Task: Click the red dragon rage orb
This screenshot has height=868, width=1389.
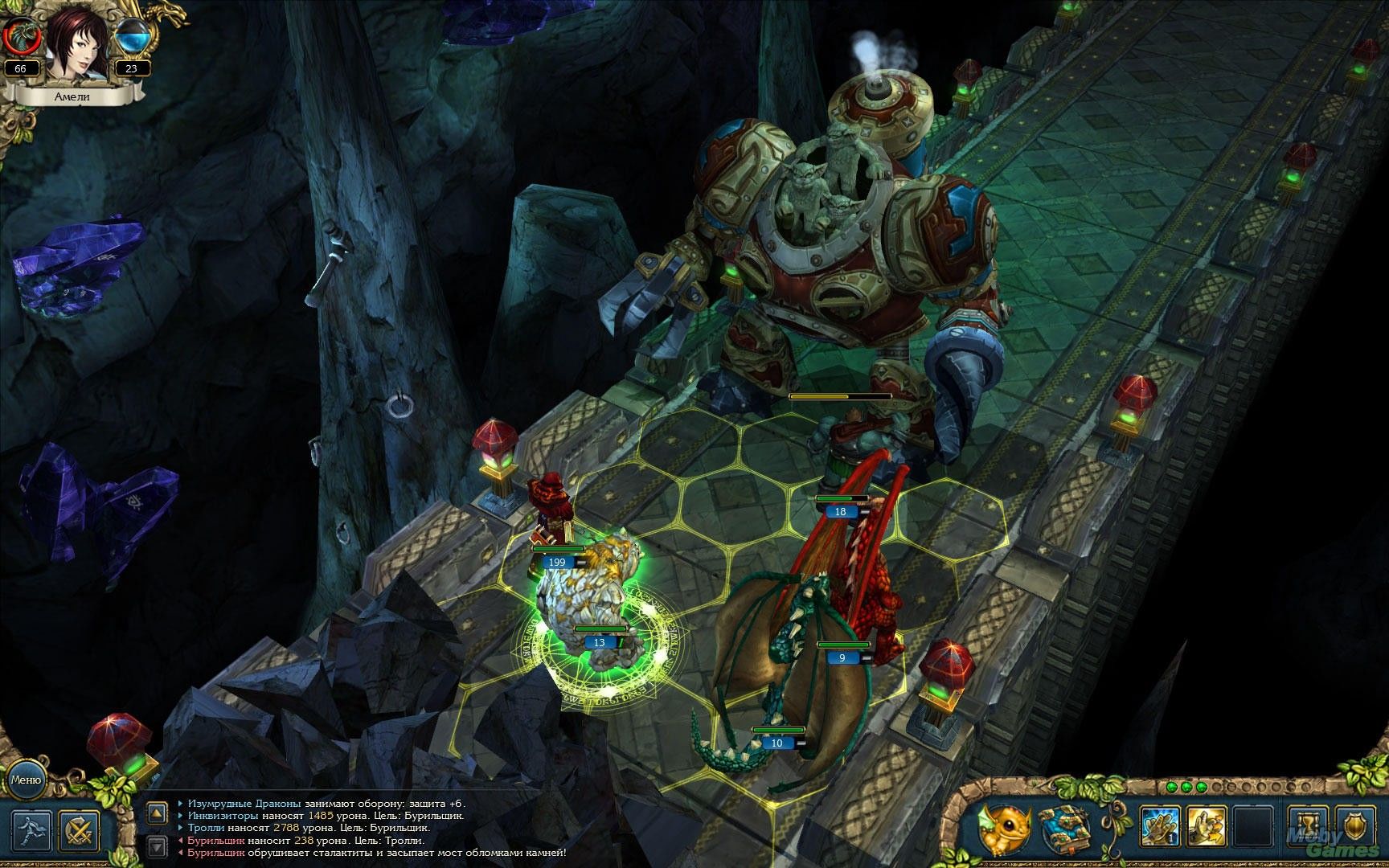Action: (20, 36)
